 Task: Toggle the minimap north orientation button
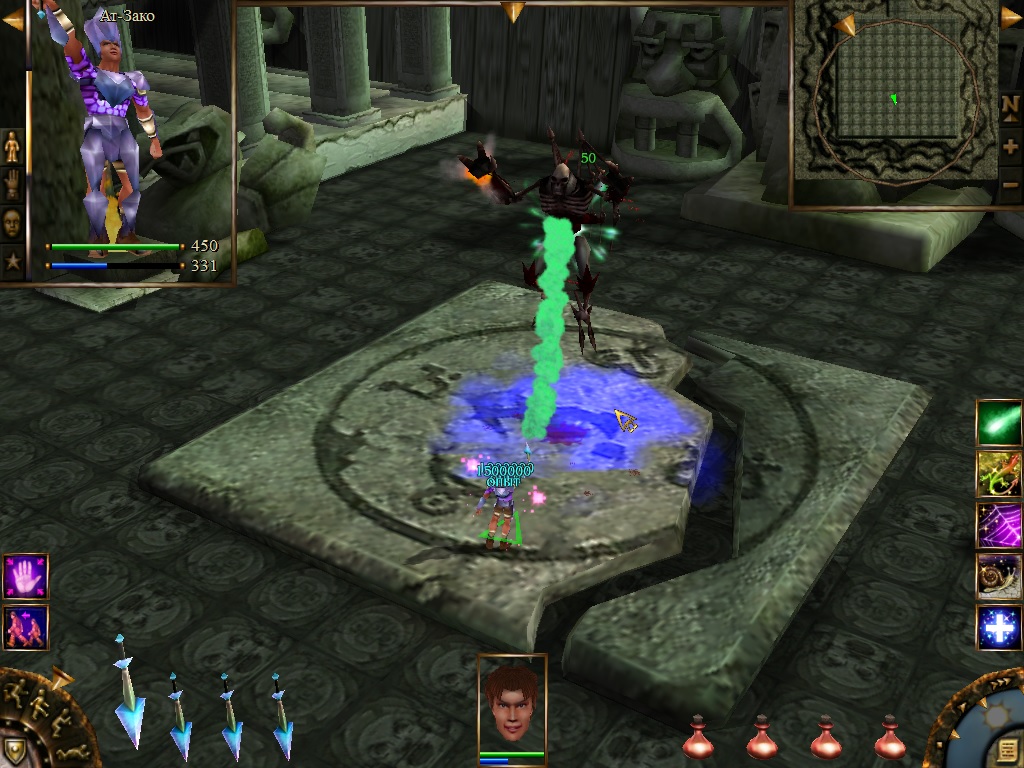click(1010, 105)
